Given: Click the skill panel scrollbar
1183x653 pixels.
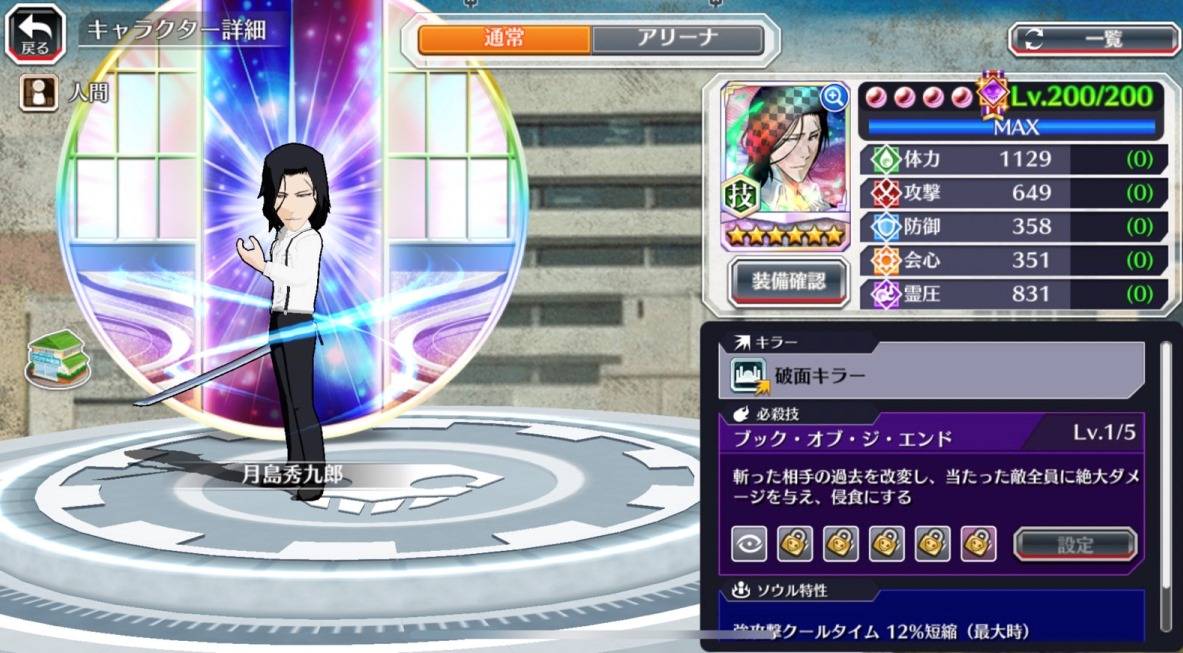Looking at the screenshot, I should tap(1165, 480).
